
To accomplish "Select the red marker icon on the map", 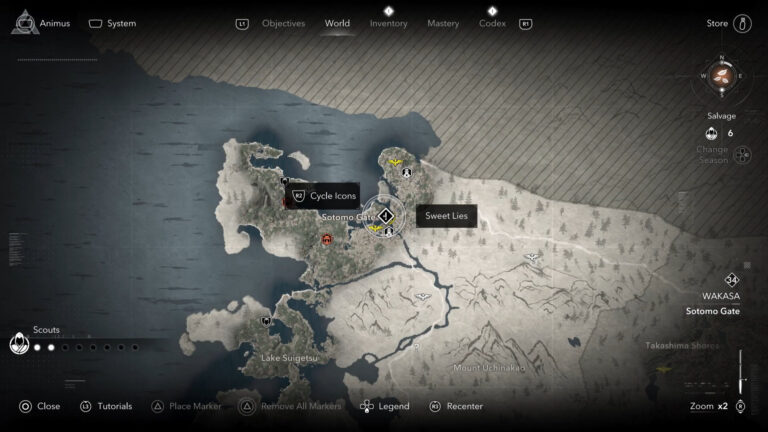I will [x=327, y=239].
